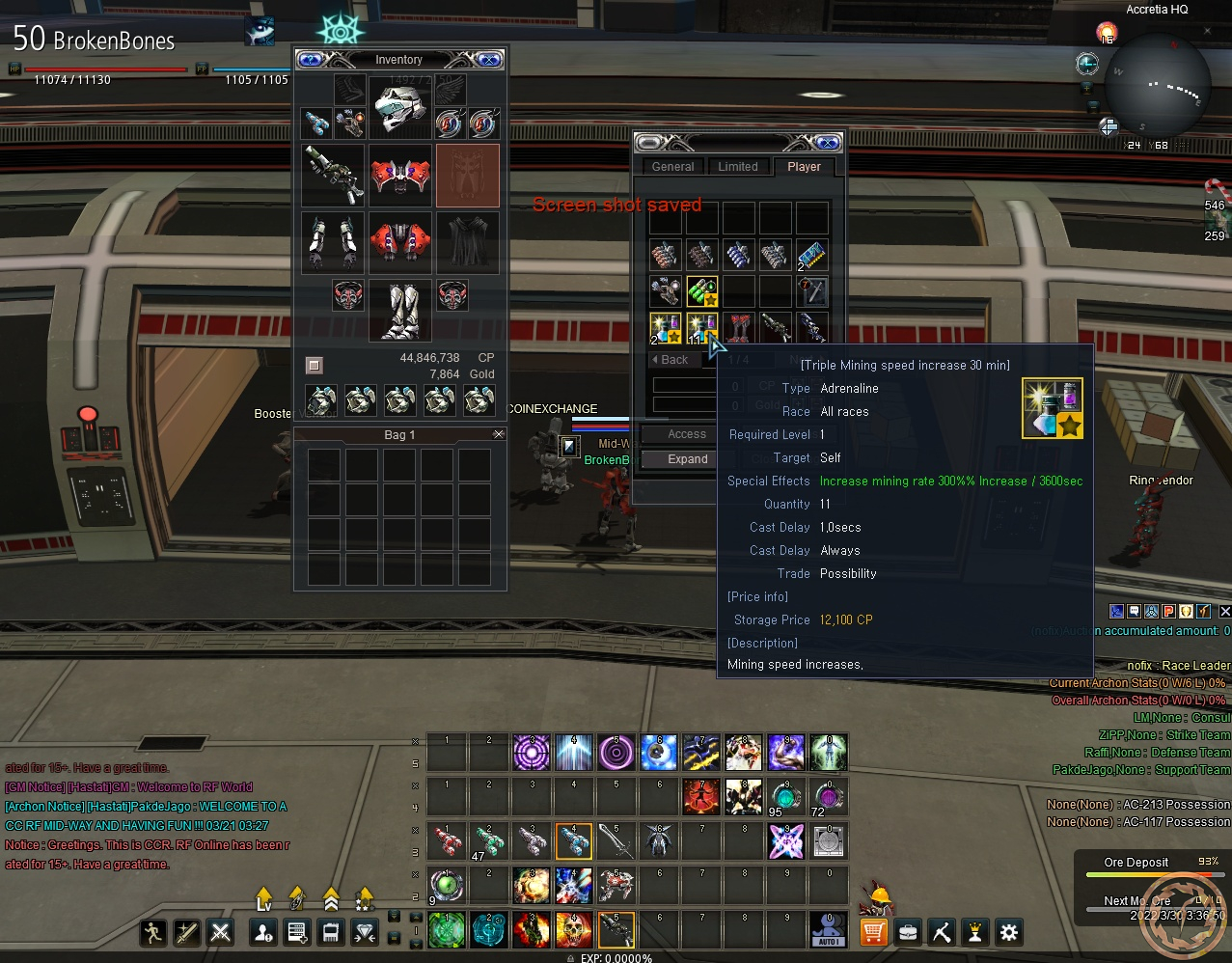Pick the green ammo item in storage

[701, 291]
